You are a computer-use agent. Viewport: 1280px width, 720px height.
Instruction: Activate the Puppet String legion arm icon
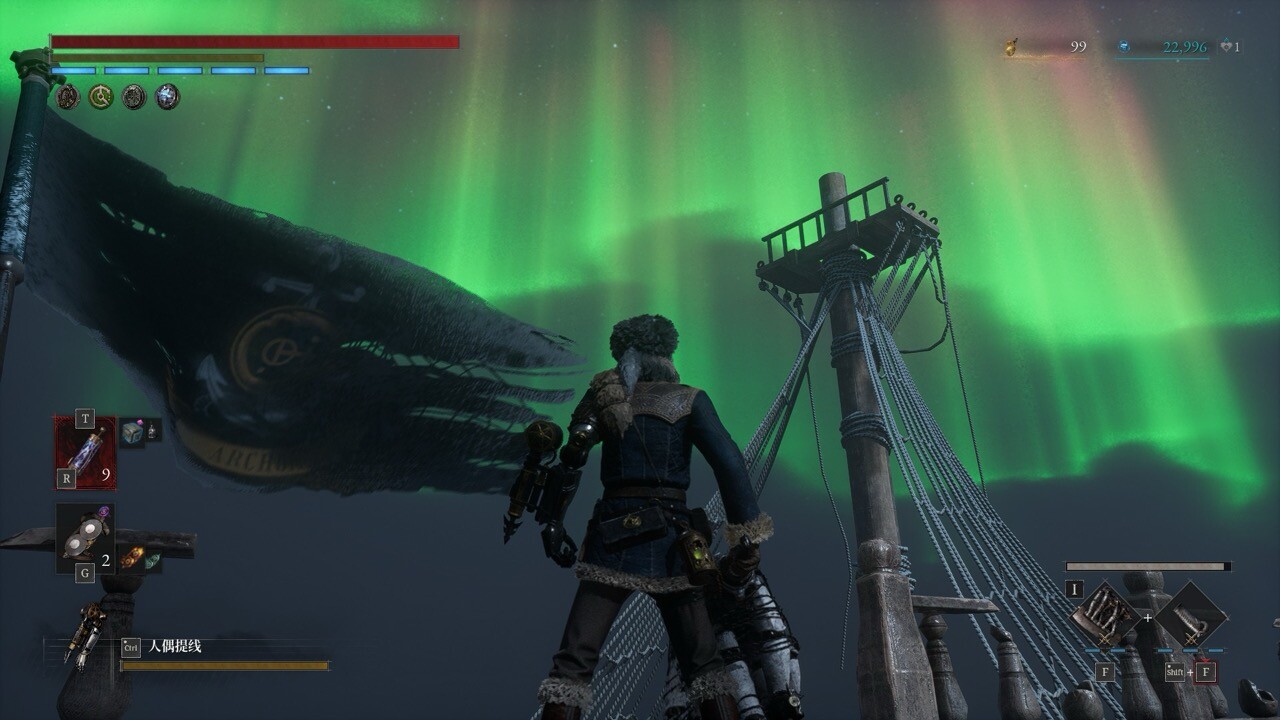(x=85, y=634)
